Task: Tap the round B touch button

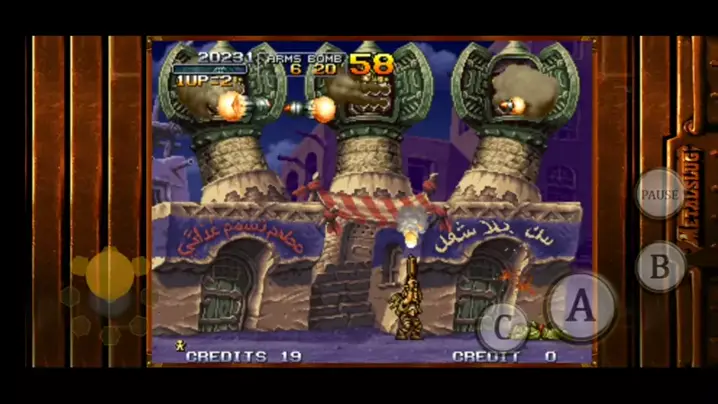Action: point(660,267)
